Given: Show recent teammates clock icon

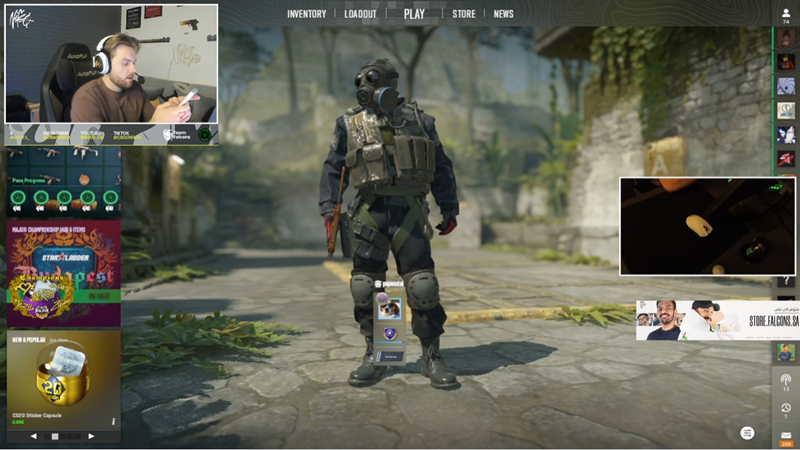Looking at the screenshot, I should pos(786,408).
